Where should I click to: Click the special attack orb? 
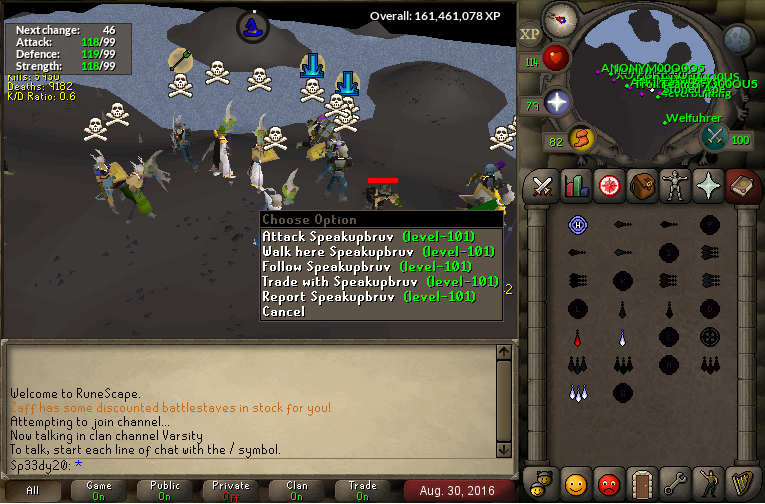point(713,138)
